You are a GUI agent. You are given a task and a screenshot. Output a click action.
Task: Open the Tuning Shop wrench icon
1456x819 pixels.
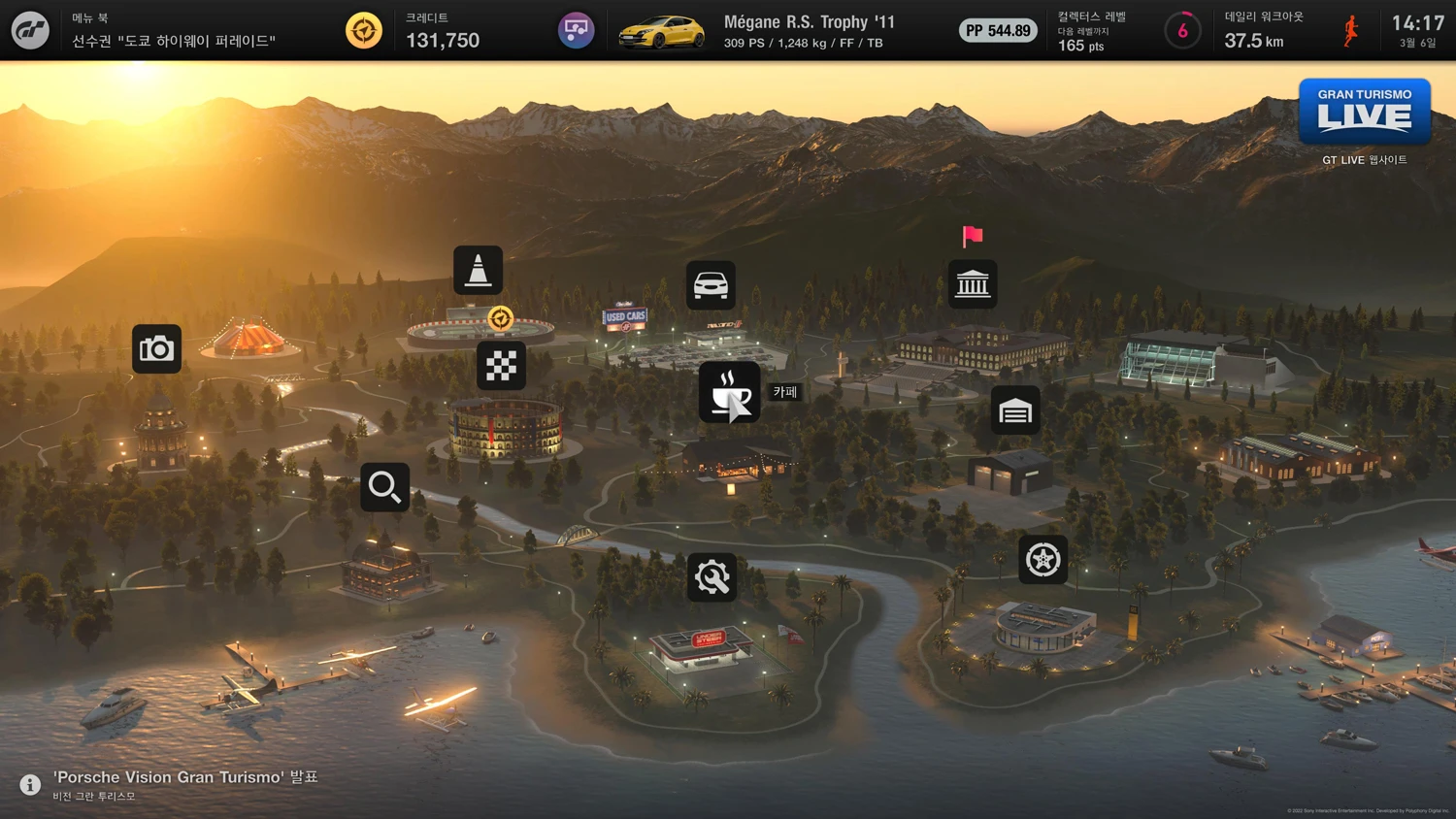[711, 577]
